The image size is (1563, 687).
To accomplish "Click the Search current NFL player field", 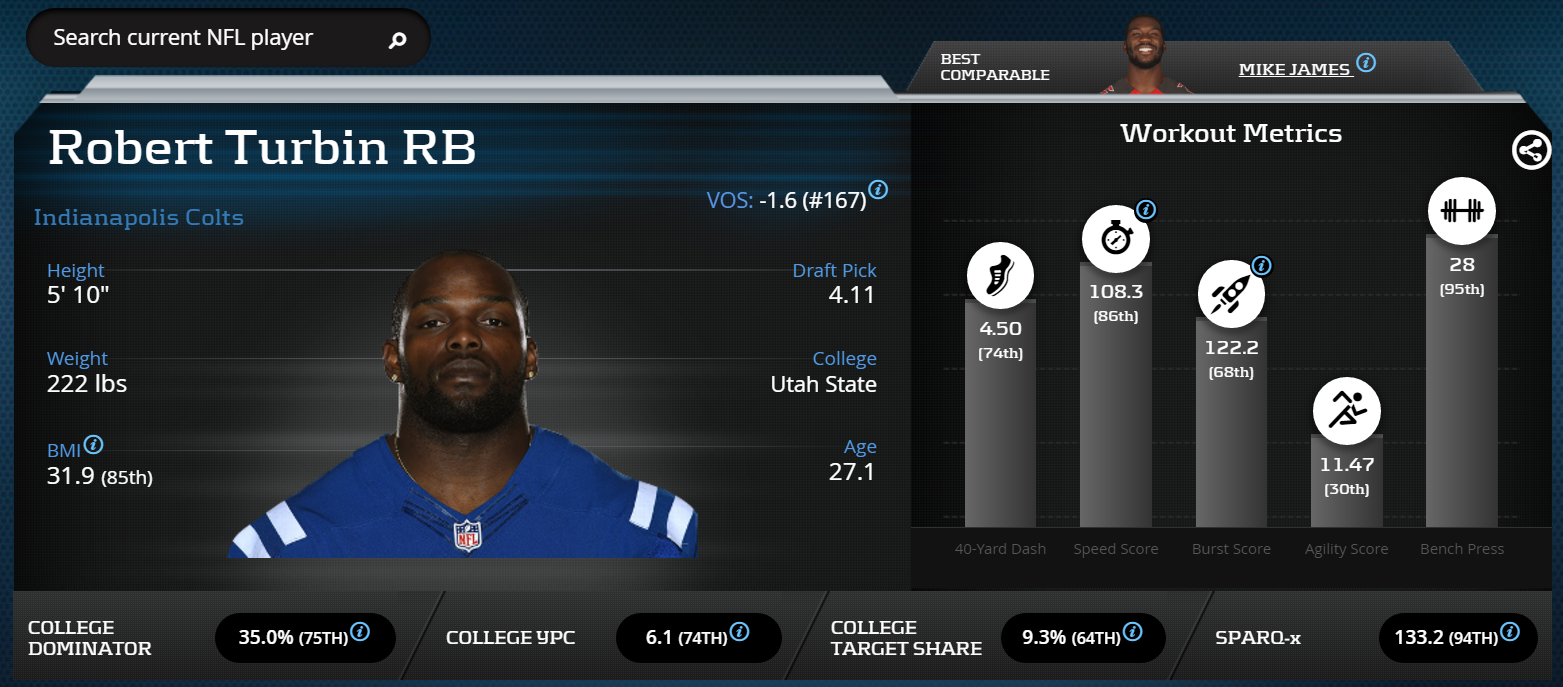I will click(x=210, y=39).
